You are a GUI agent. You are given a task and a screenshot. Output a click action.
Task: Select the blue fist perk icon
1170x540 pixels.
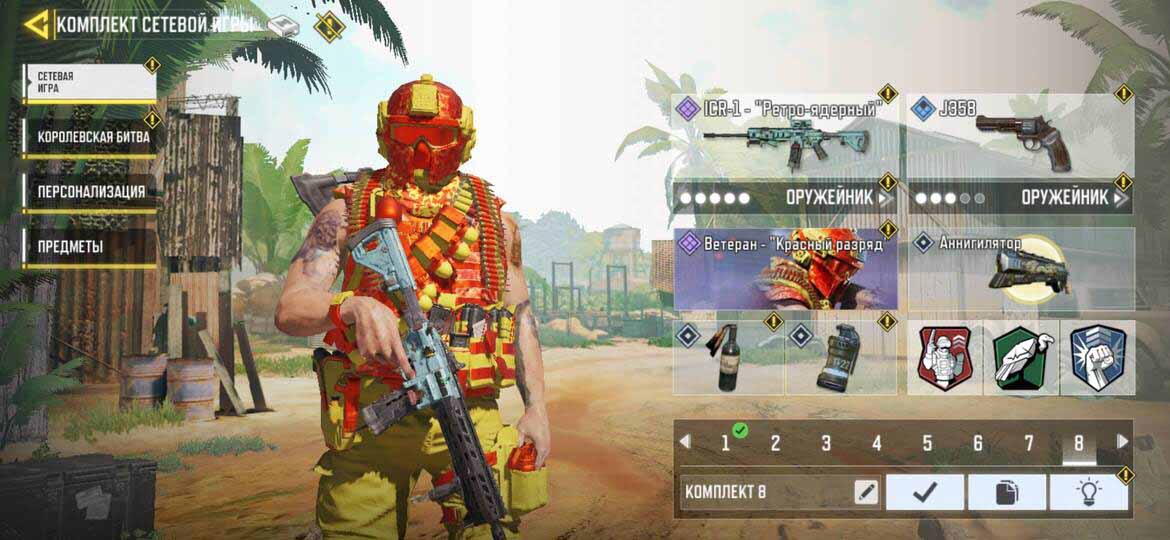[1098, 358]
